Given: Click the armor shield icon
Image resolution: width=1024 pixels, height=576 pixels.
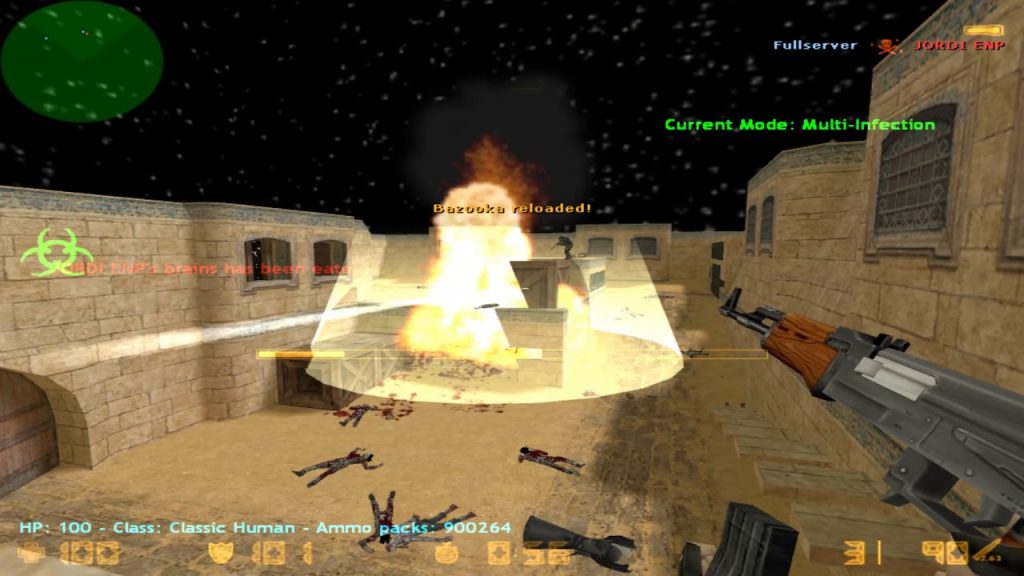Looking at the screenshot, I should click(x=219, y=553).
